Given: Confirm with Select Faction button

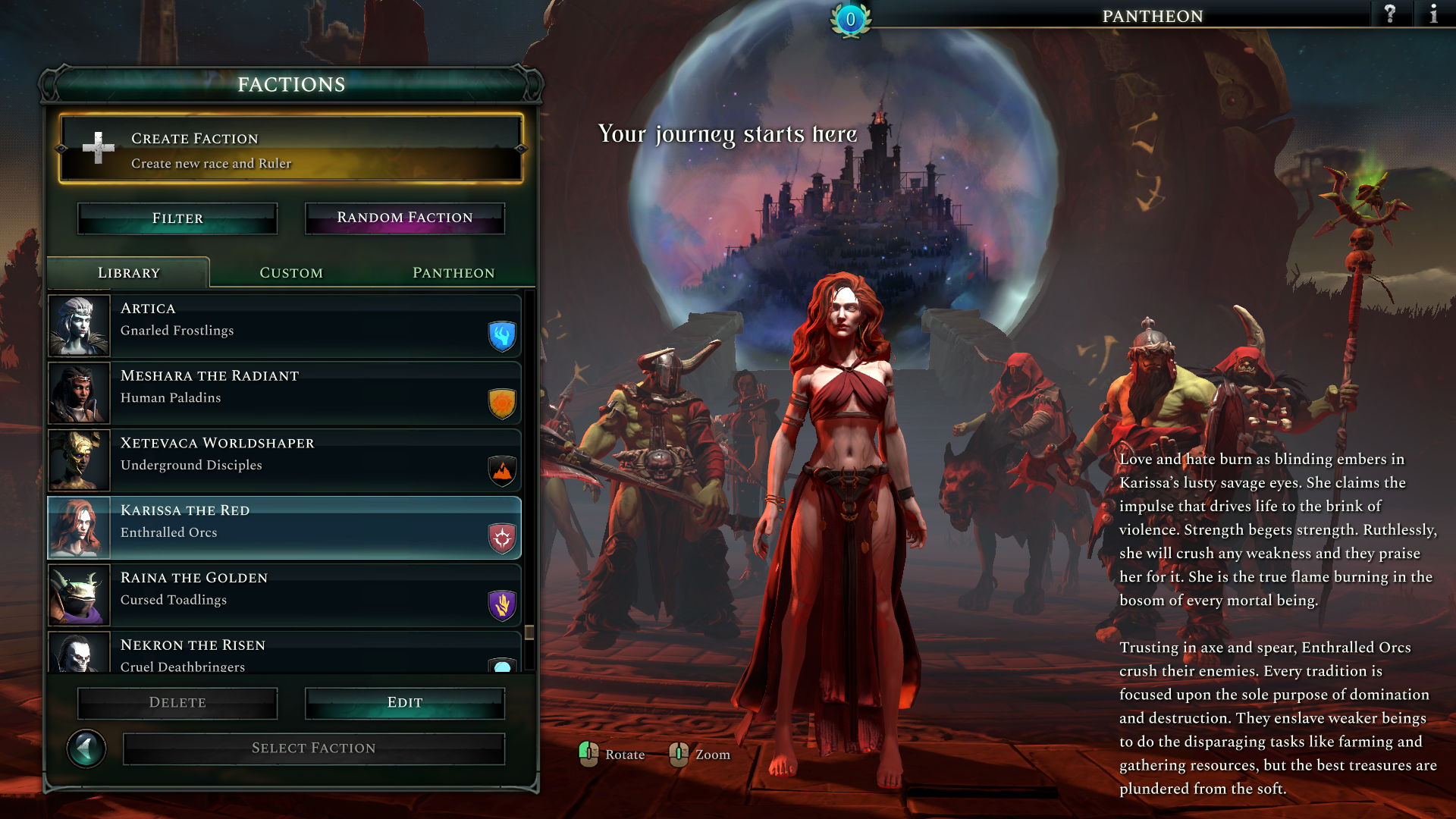Looking at the screenshot, I should point(314,748).
